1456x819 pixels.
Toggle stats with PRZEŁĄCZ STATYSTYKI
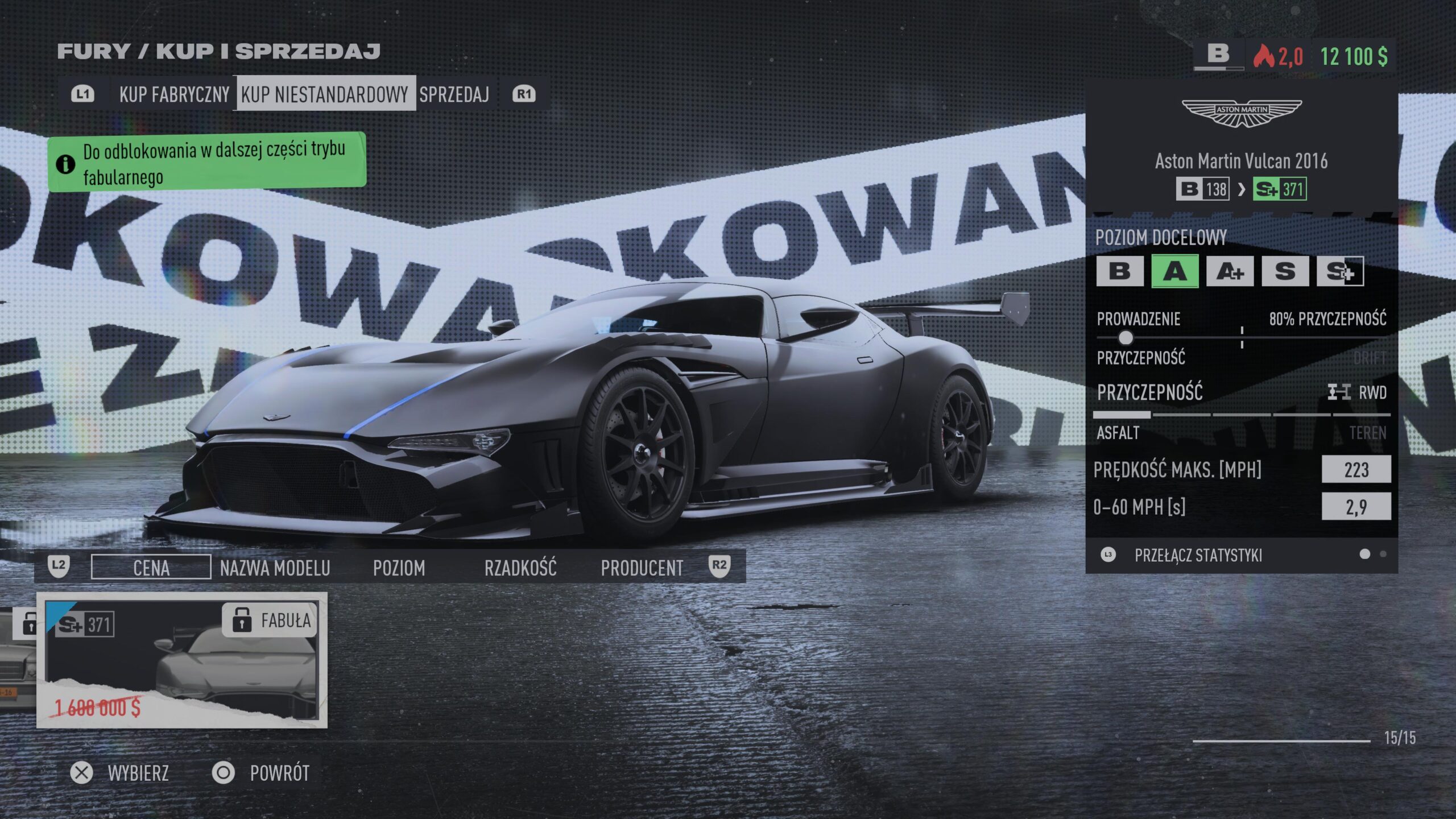point(1198,555)
